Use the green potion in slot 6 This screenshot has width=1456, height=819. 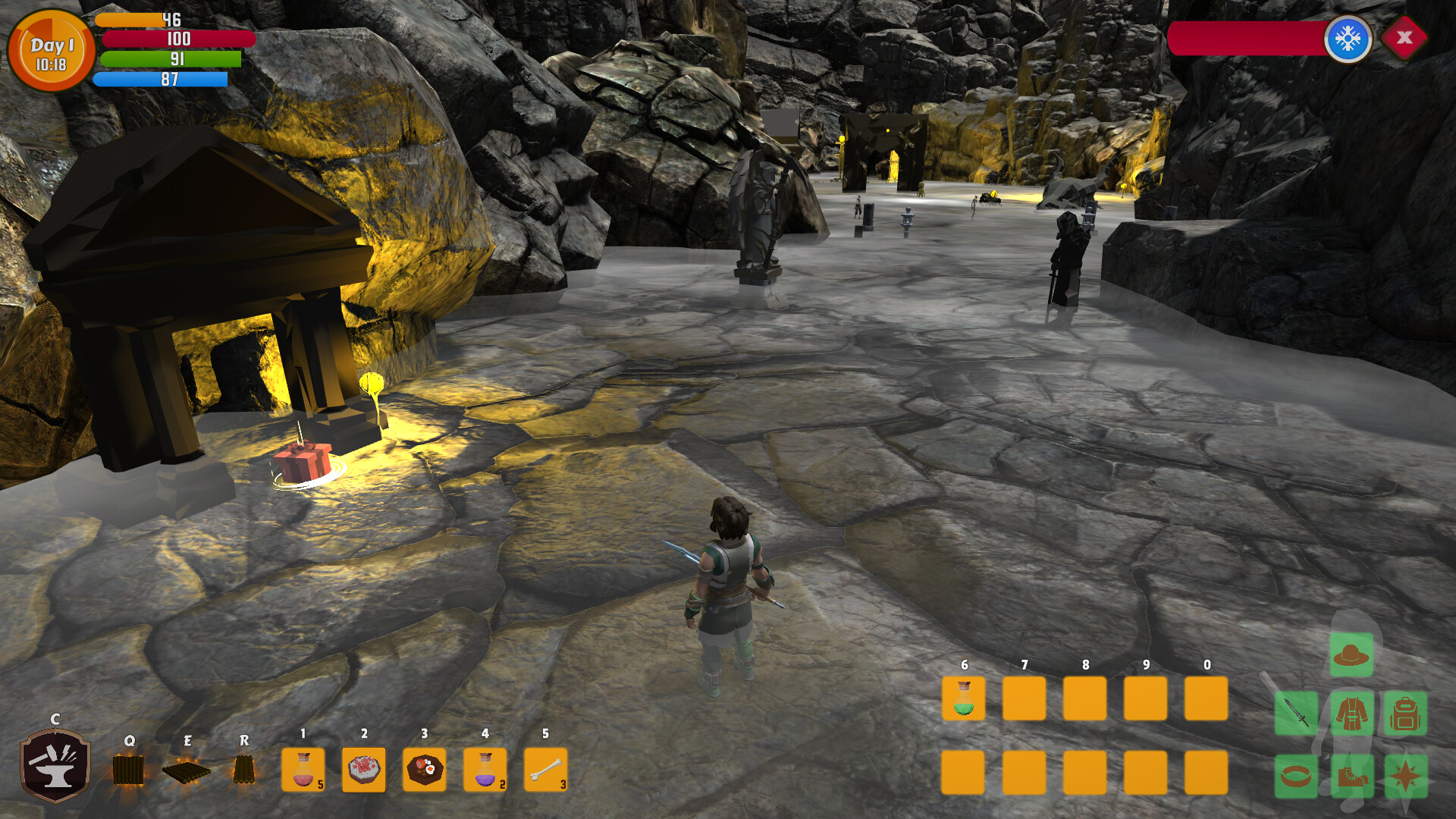pos(964,698)
